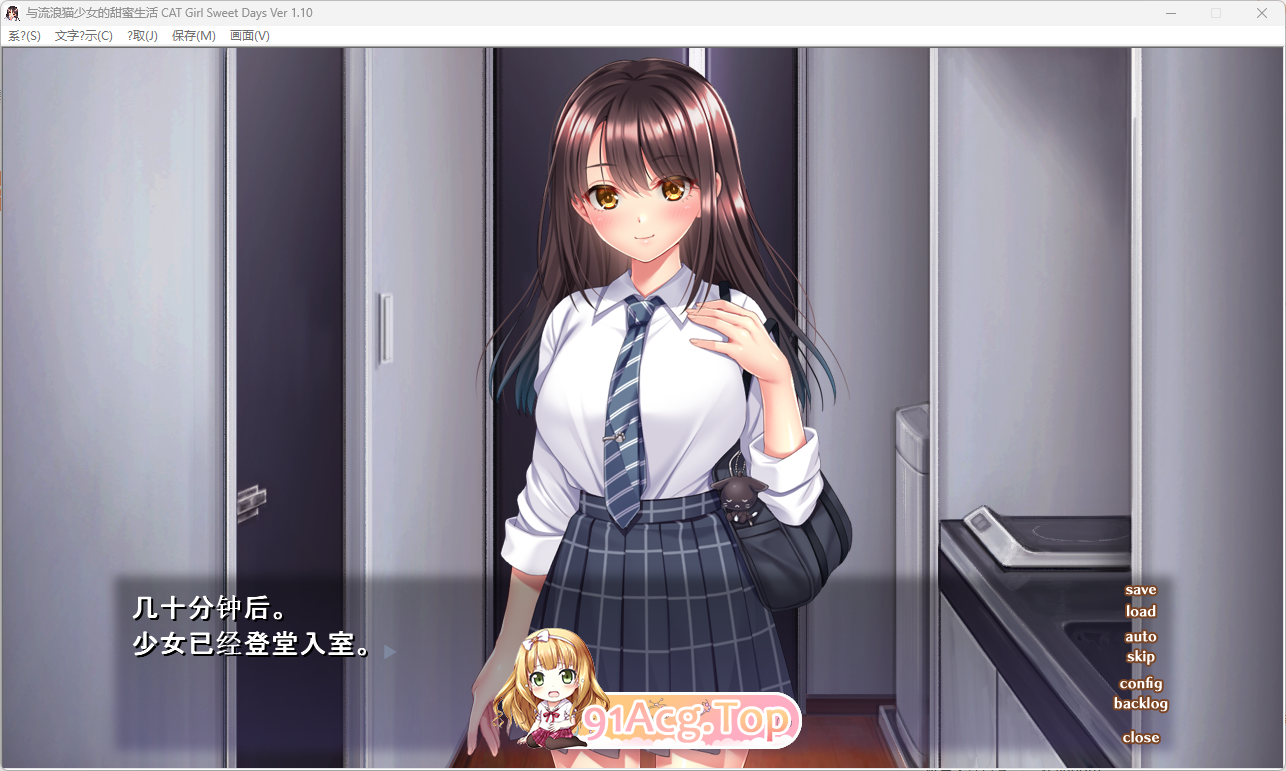Open the 系统(S) menu
This screenshot has height=771, width=1286.
[23, 35]
